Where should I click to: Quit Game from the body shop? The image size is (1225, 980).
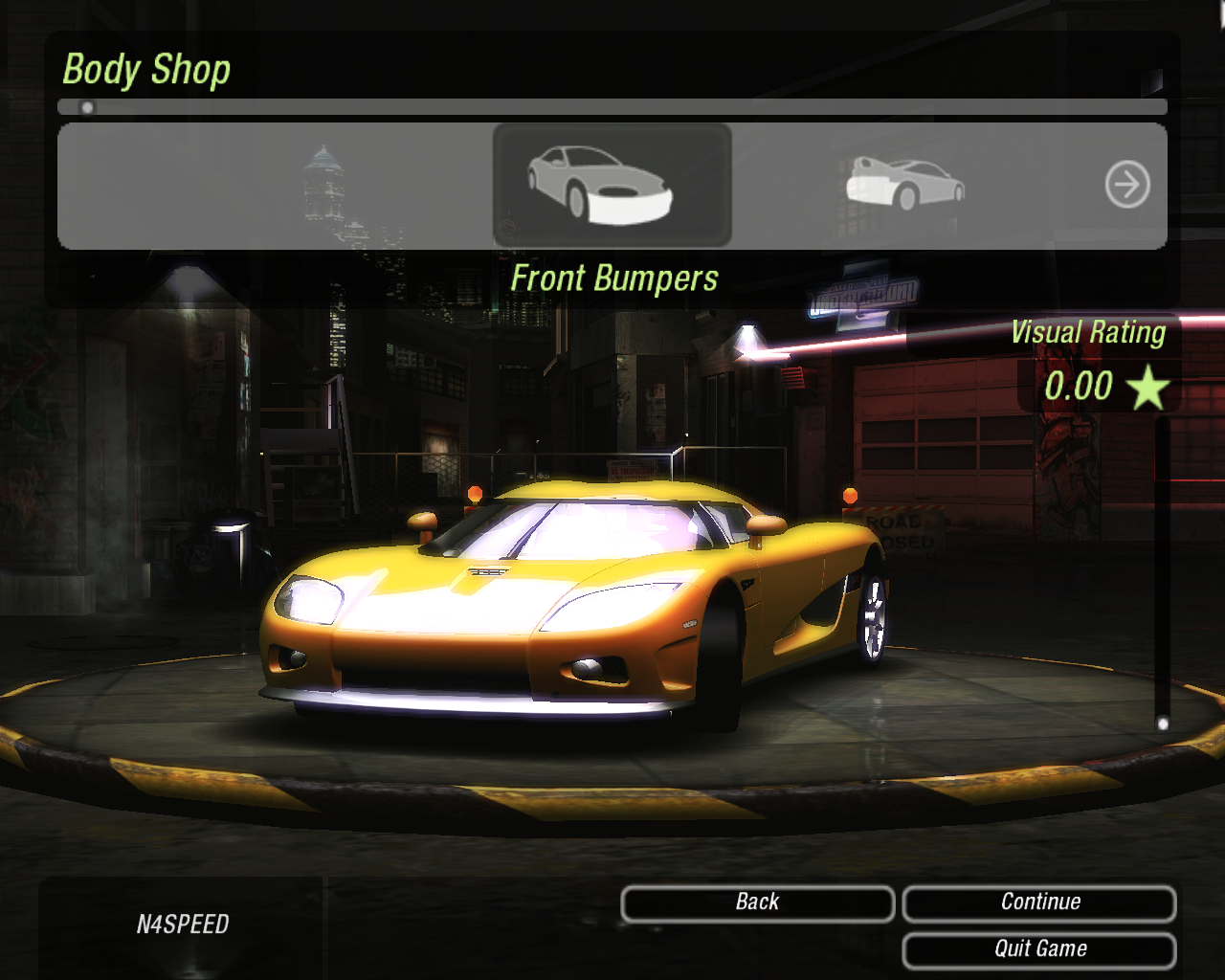click(1039, 949)
